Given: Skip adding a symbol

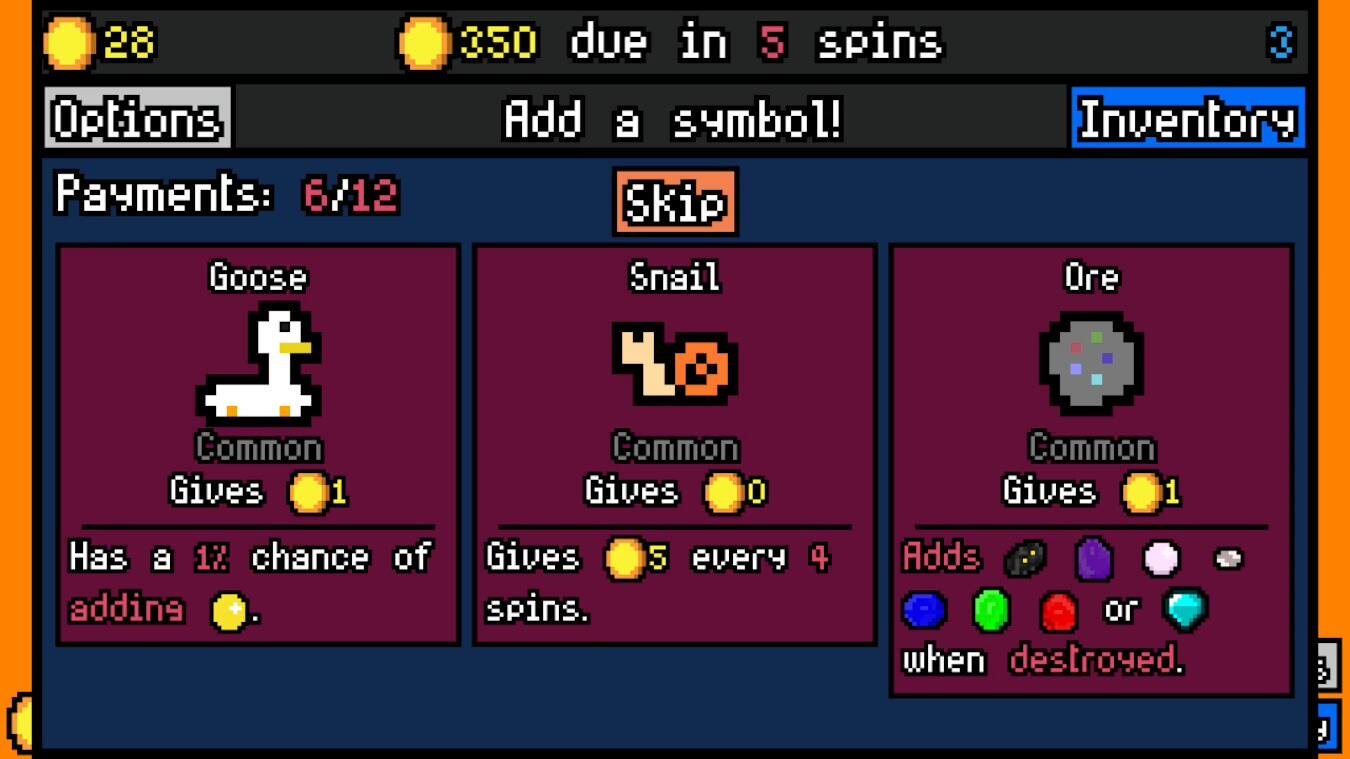Looking at the screenshot, I should 674,201.
